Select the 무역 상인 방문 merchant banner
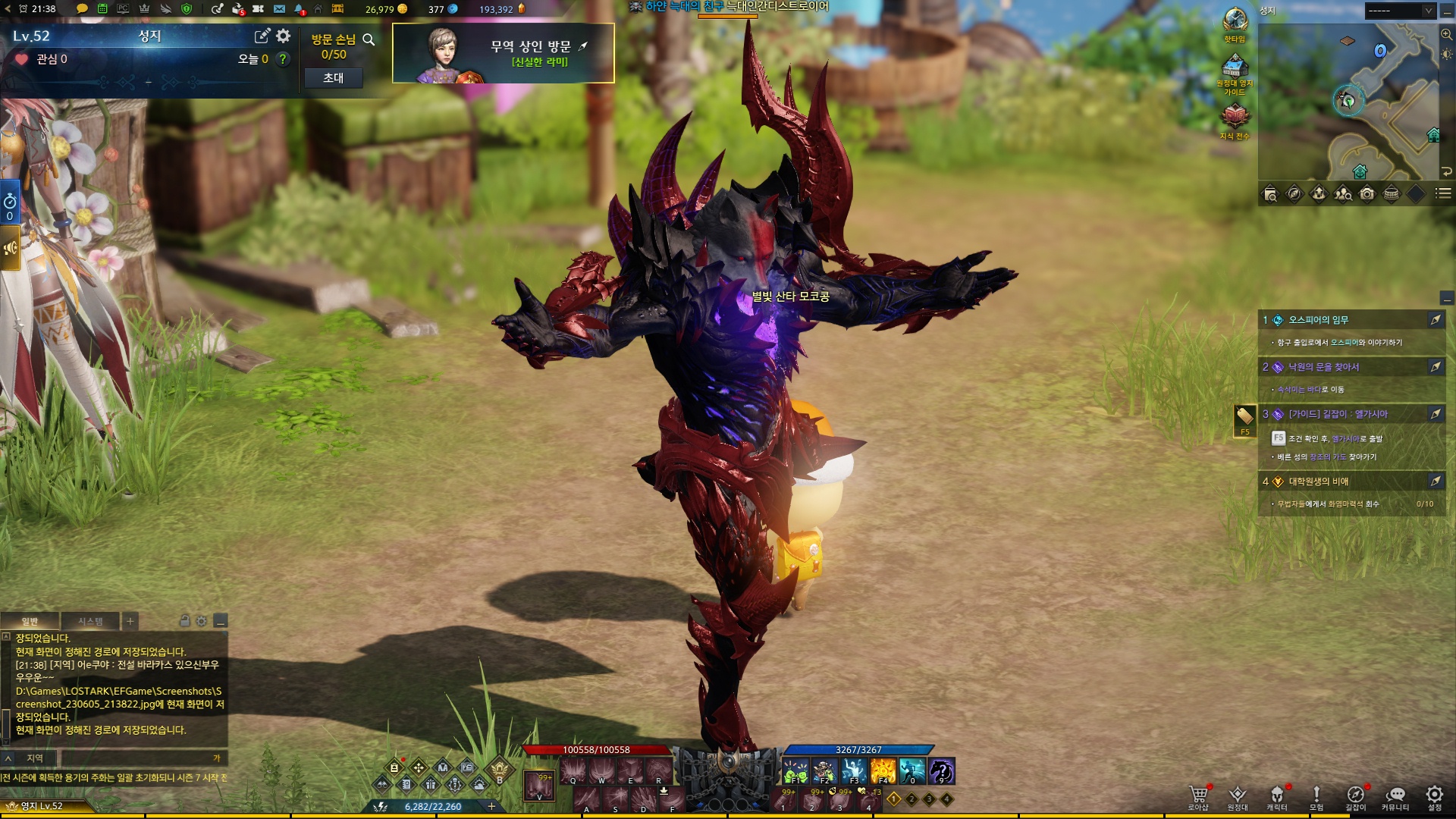1456x819 pixels. click(503, 53)
